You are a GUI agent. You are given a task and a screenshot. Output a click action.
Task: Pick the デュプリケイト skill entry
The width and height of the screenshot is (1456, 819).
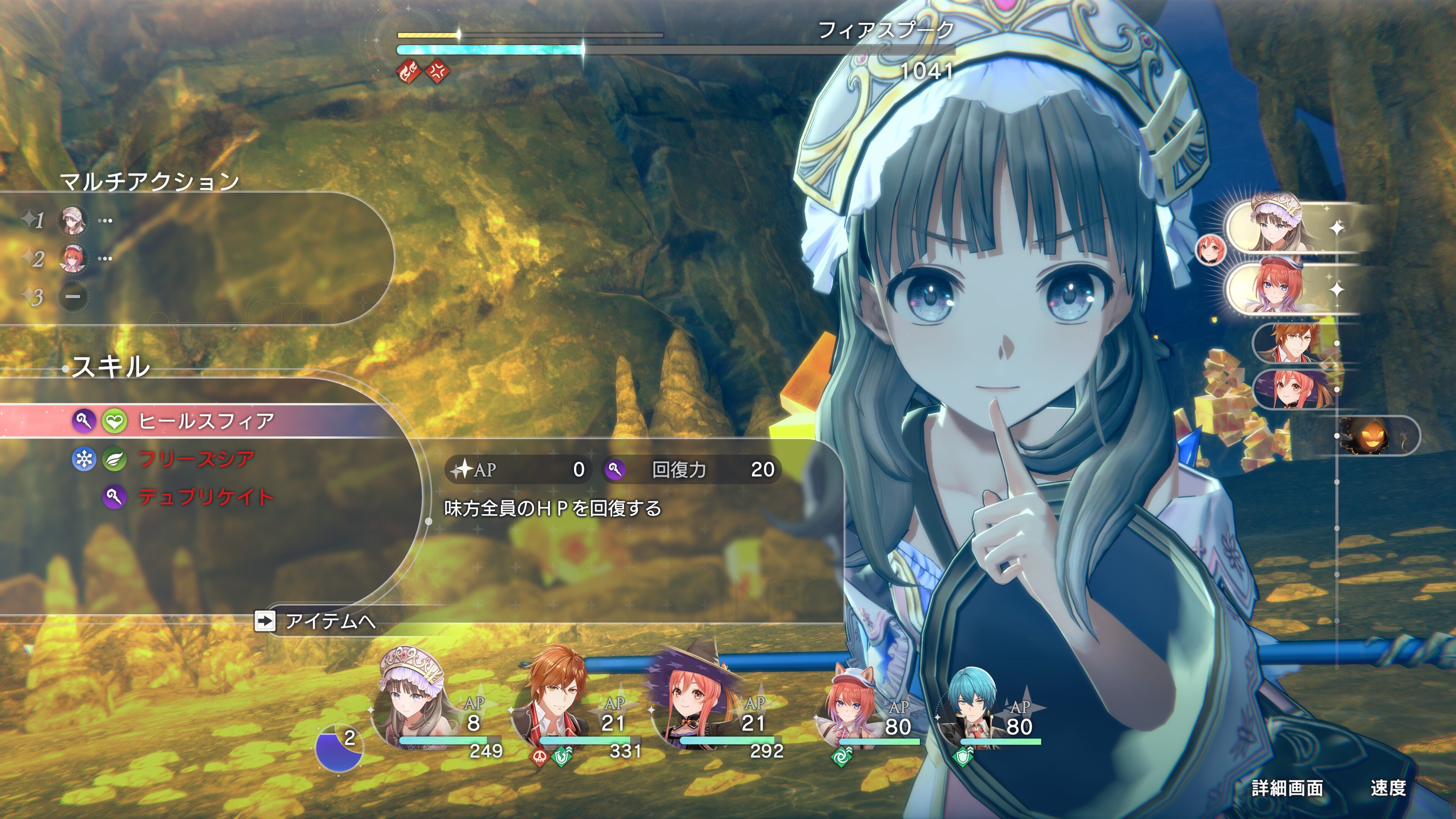point(205,497)
